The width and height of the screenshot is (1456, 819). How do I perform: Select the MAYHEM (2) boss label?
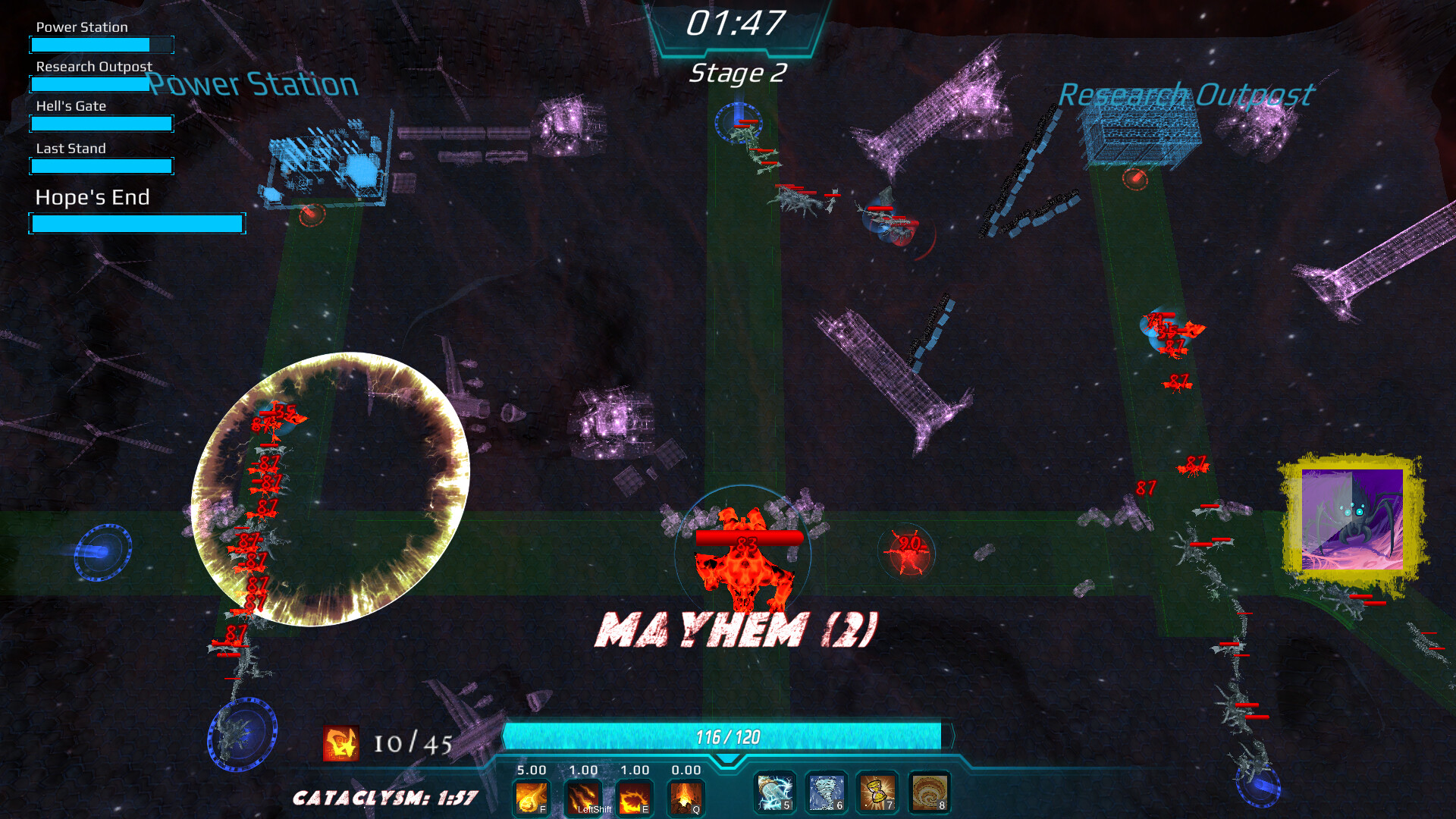[737, 627]
